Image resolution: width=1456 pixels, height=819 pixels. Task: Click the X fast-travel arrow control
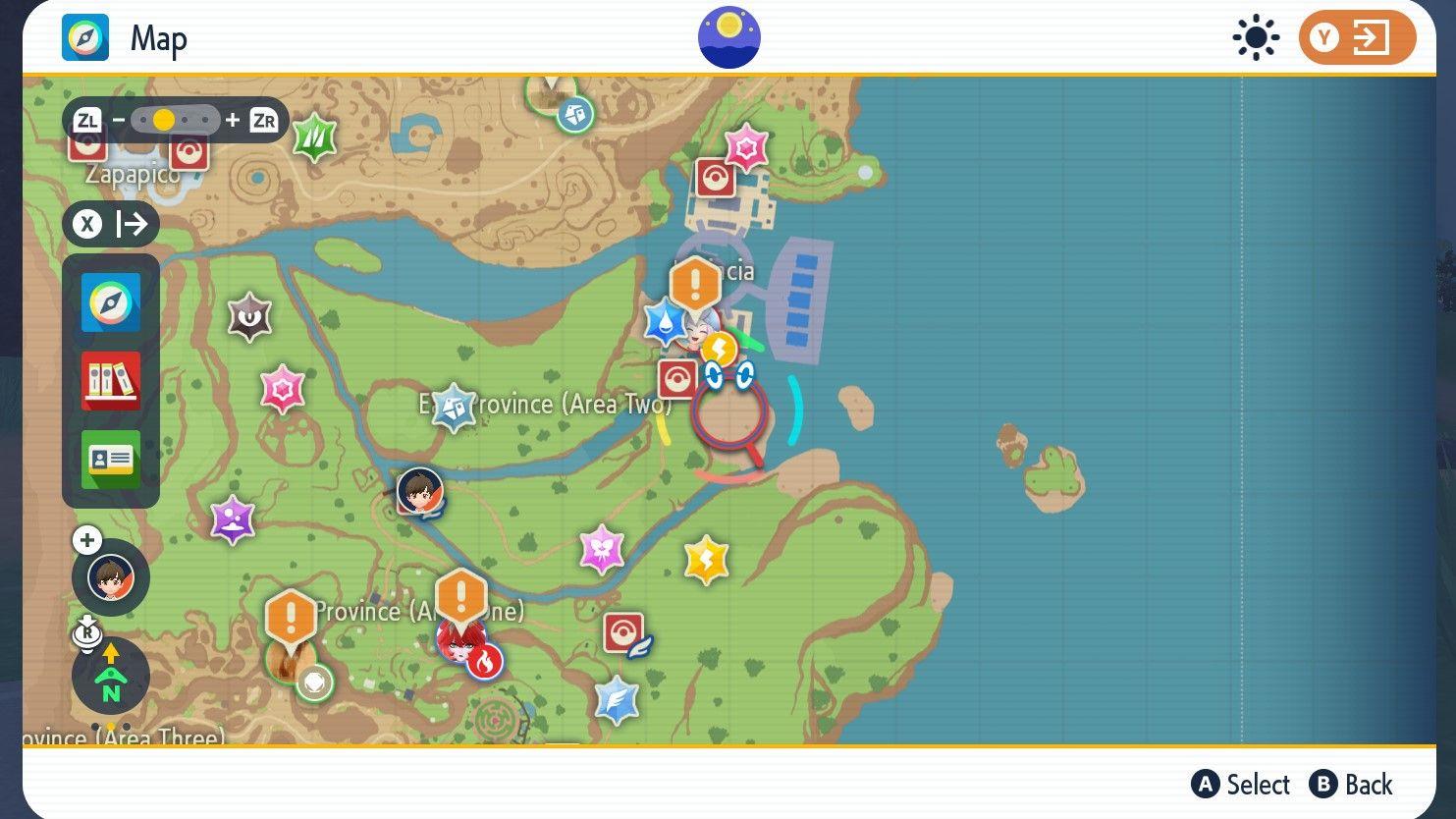(111, 224)
